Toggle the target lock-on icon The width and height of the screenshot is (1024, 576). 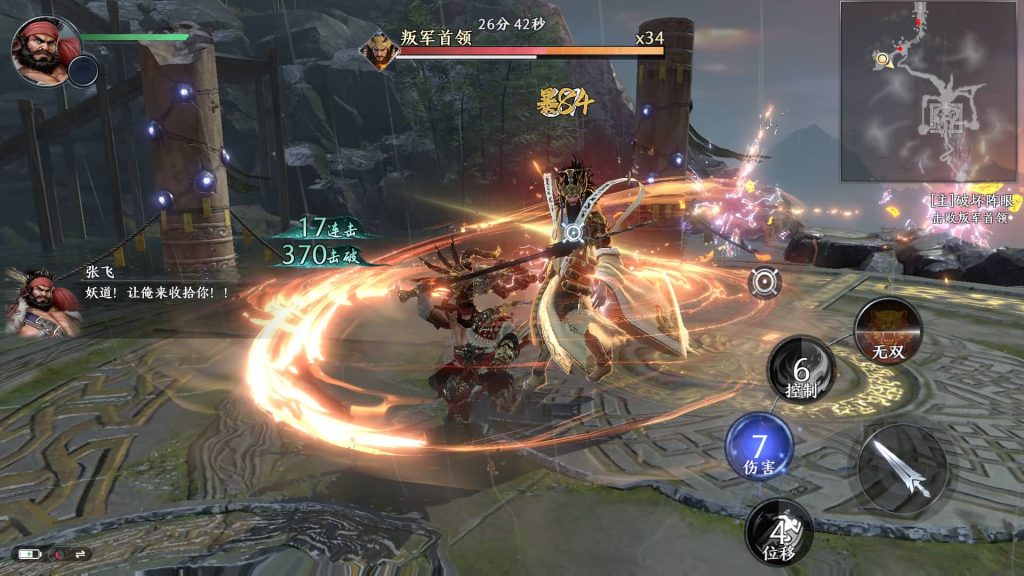765,282
